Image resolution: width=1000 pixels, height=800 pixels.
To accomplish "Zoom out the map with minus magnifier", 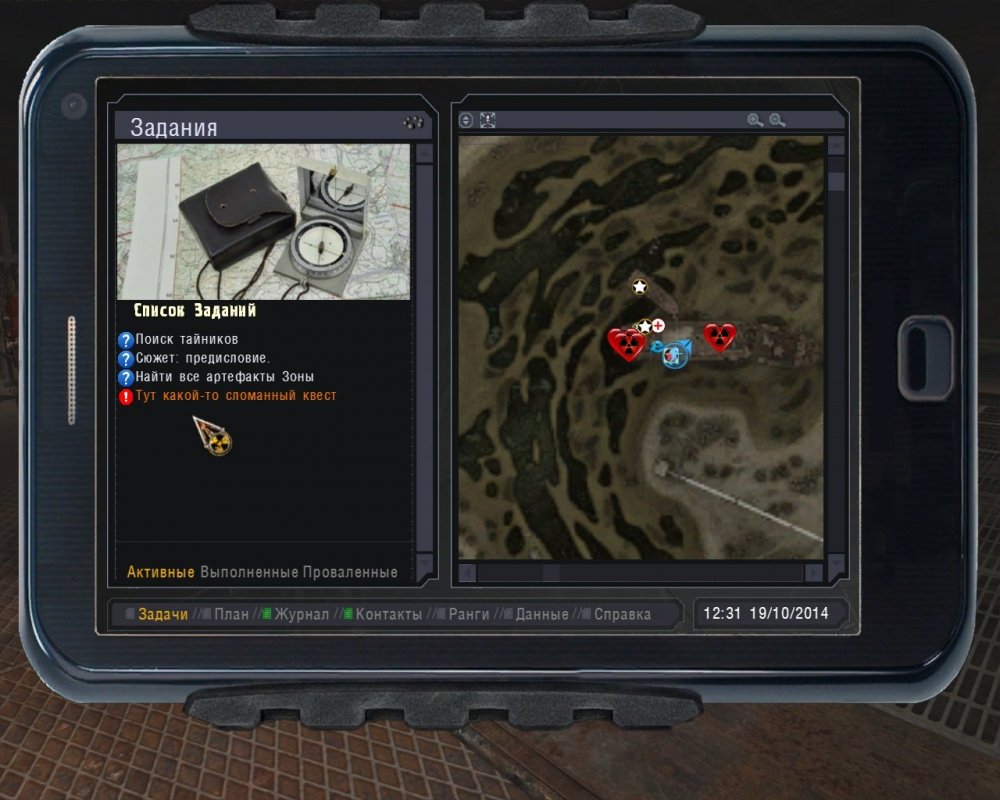I will [x=777, y=120].
